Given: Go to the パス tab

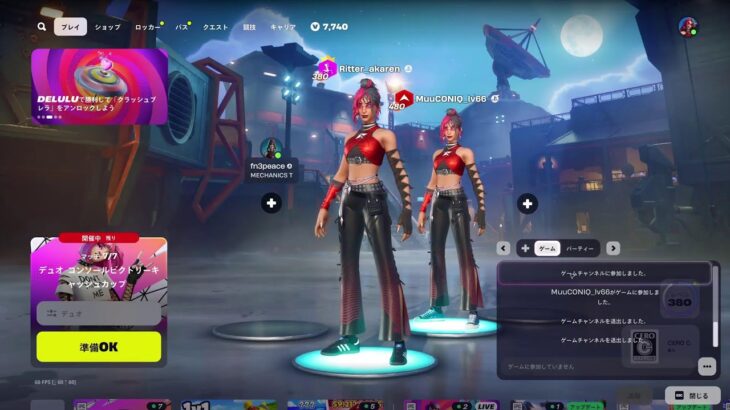Looking at the screenshot, I should (181, 27).
